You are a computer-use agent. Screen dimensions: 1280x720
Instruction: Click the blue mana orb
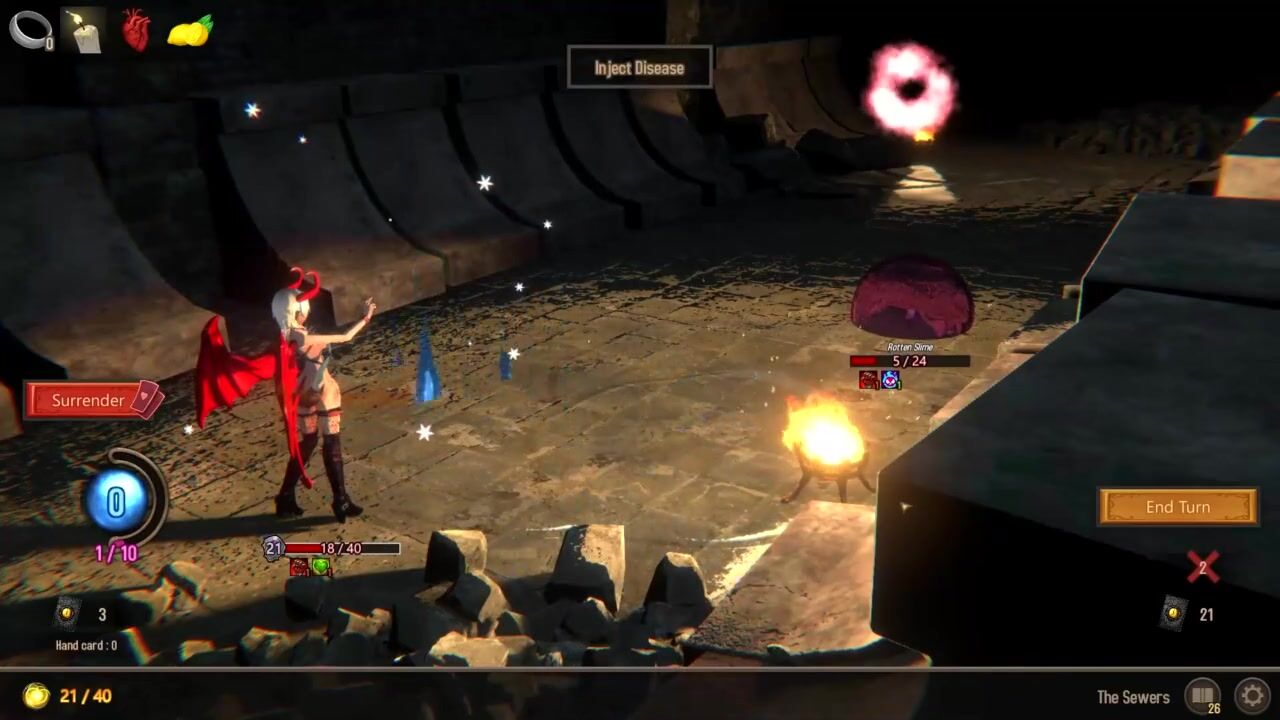click(117, 500)
